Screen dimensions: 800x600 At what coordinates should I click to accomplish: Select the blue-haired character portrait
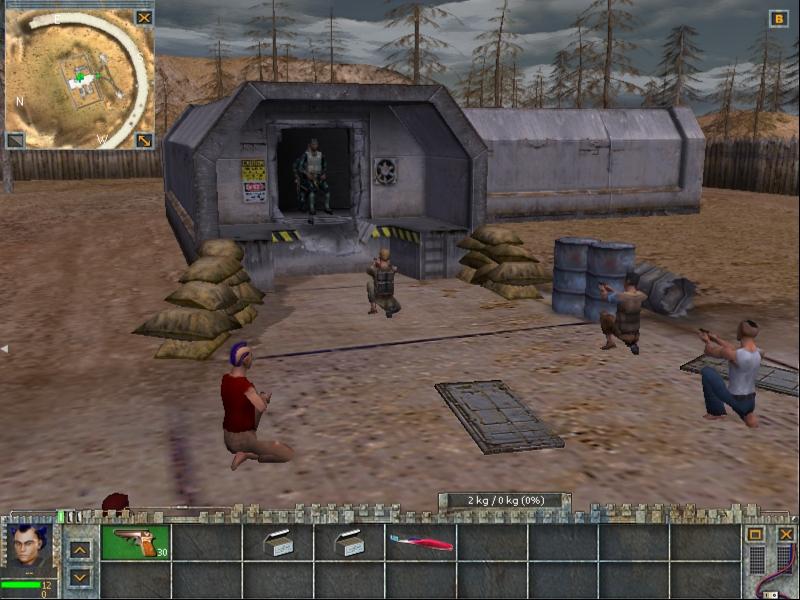coord(29,548)
